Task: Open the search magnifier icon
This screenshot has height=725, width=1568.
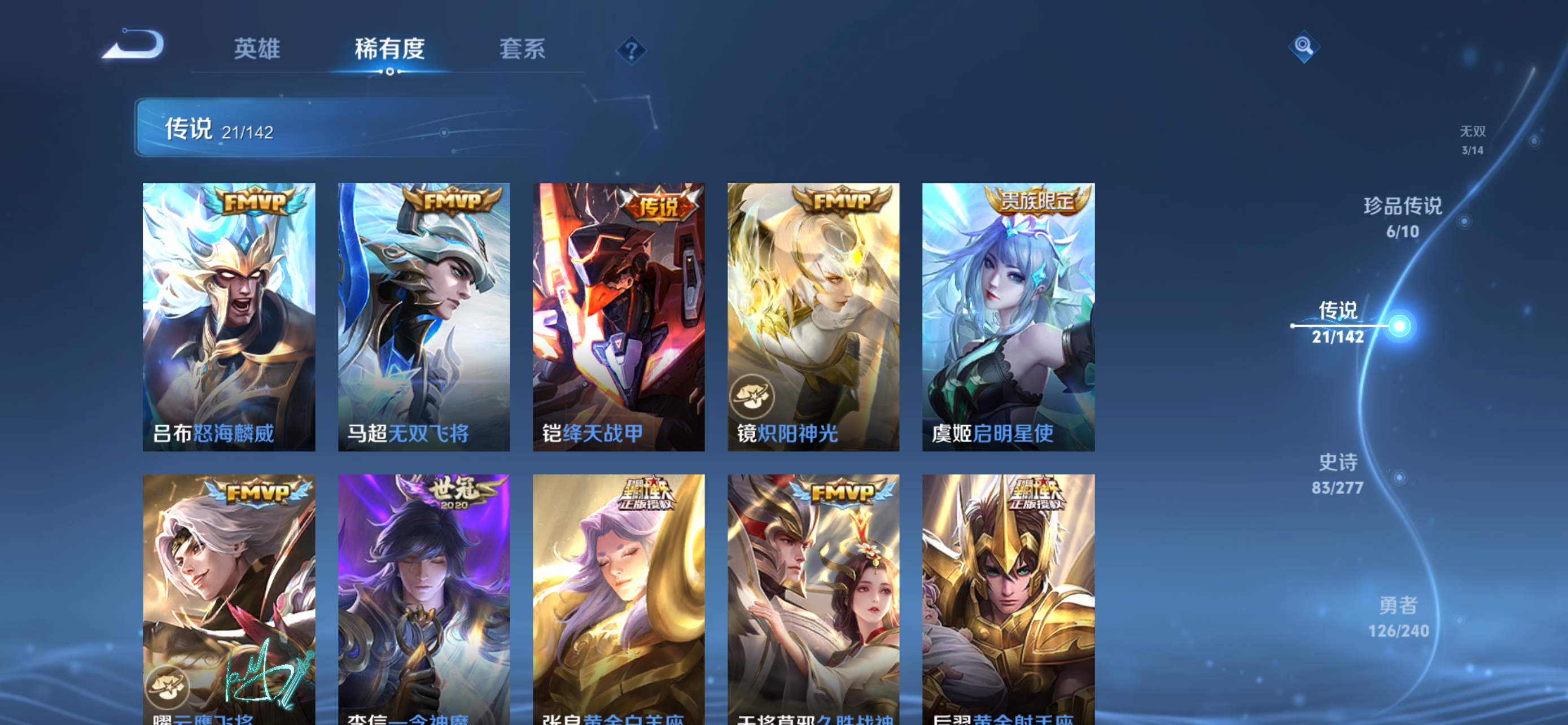Action: tap(1304, 47)
